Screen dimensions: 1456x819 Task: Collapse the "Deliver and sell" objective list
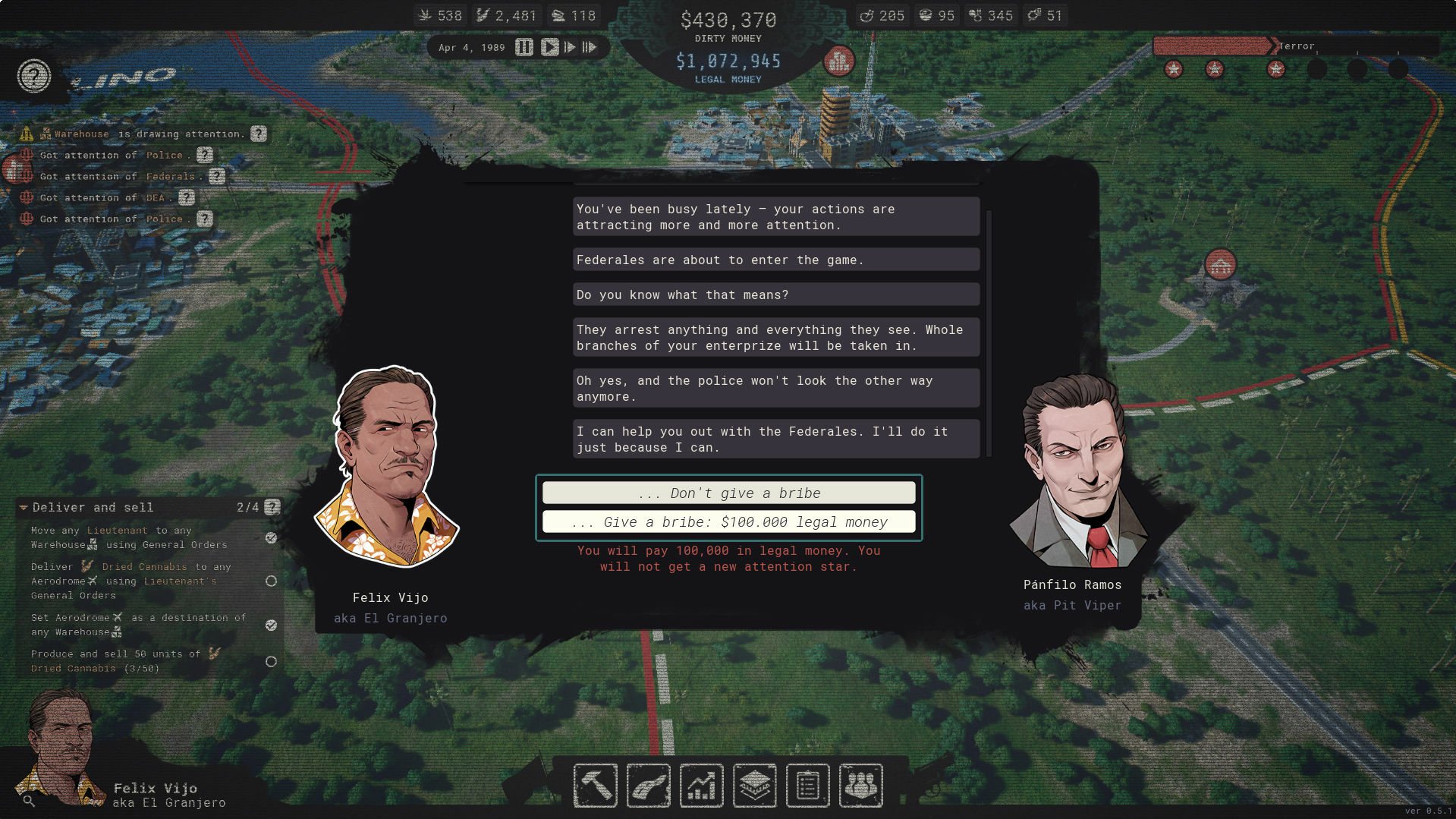coord(24,507)
